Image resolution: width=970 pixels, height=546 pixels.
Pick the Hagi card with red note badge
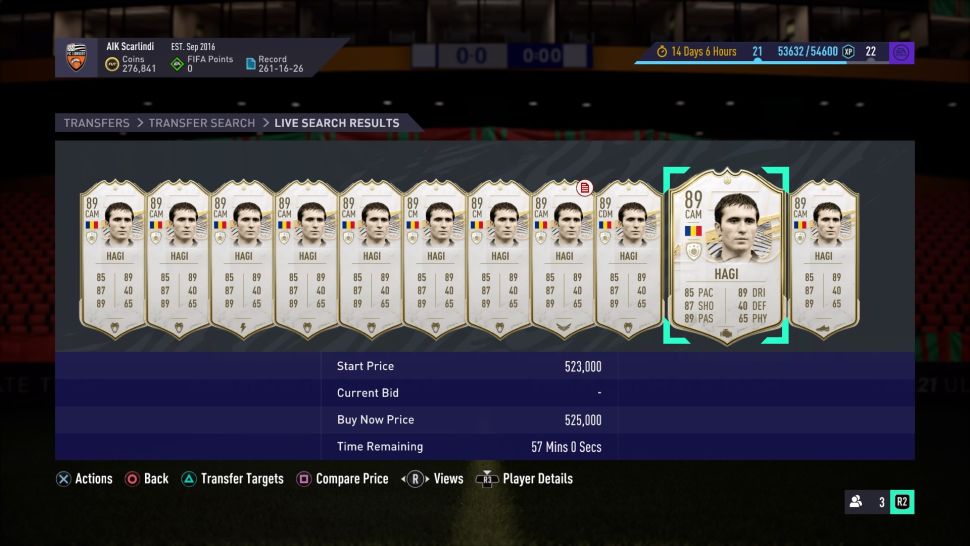coord(564,256)
